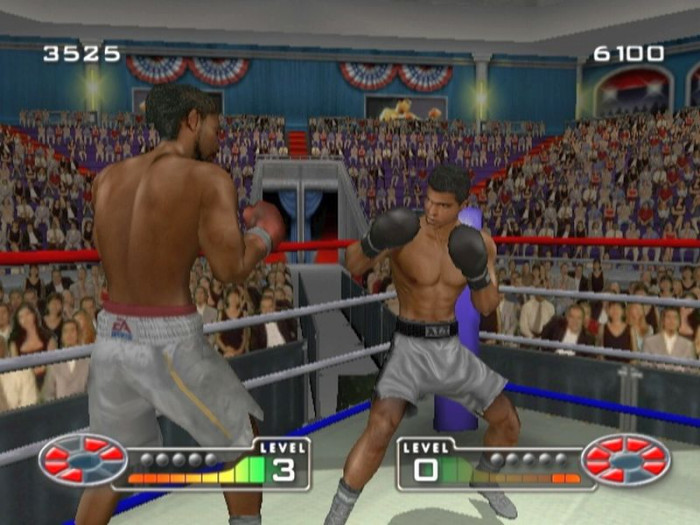
Task: Click the damage wheel beside the Level 0 meter
Action: tap(626, 460)
